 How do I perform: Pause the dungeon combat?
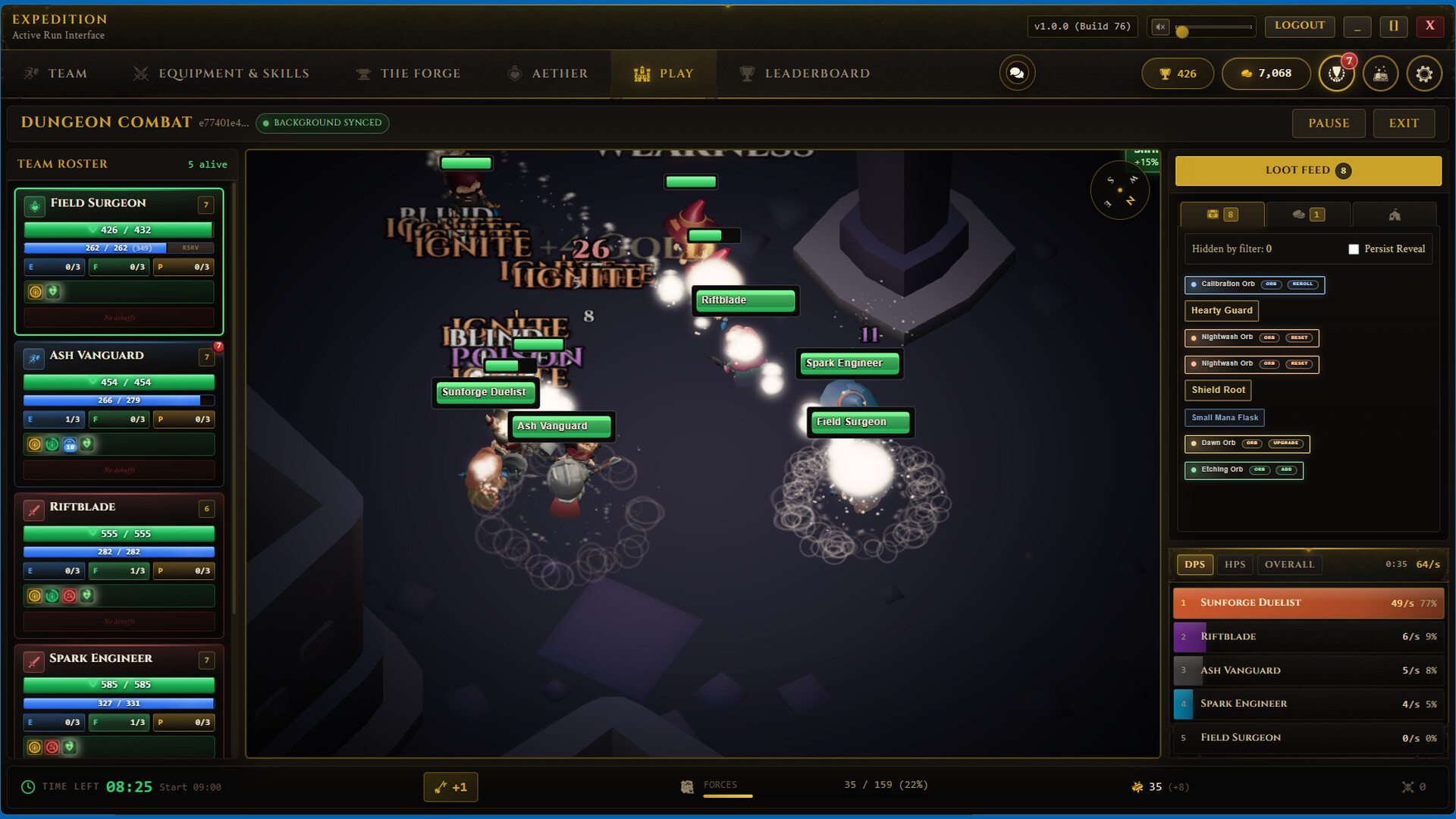(1328, 123)
